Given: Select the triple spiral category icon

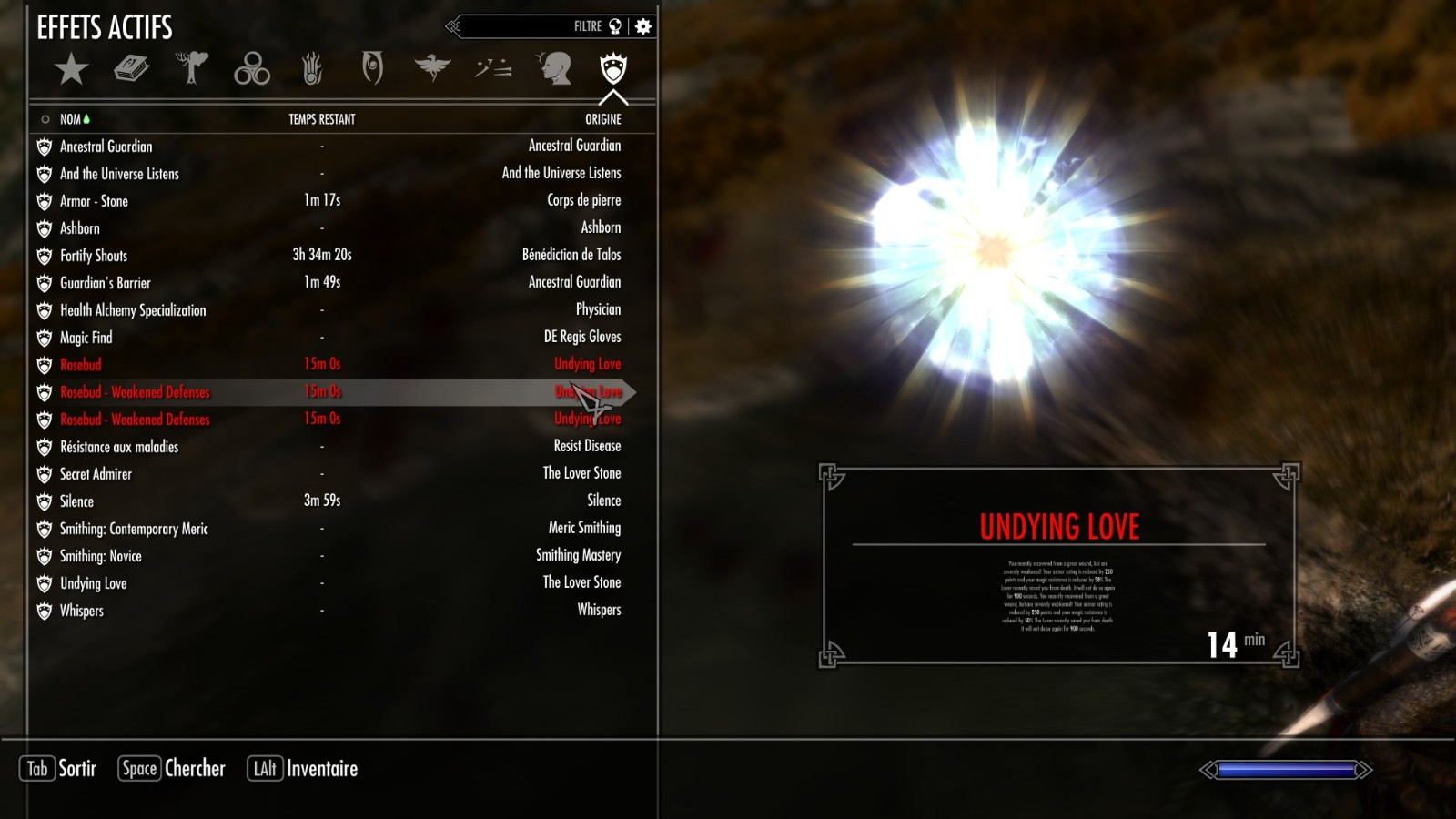Looking at the screenshot, I should click(252, 68).
